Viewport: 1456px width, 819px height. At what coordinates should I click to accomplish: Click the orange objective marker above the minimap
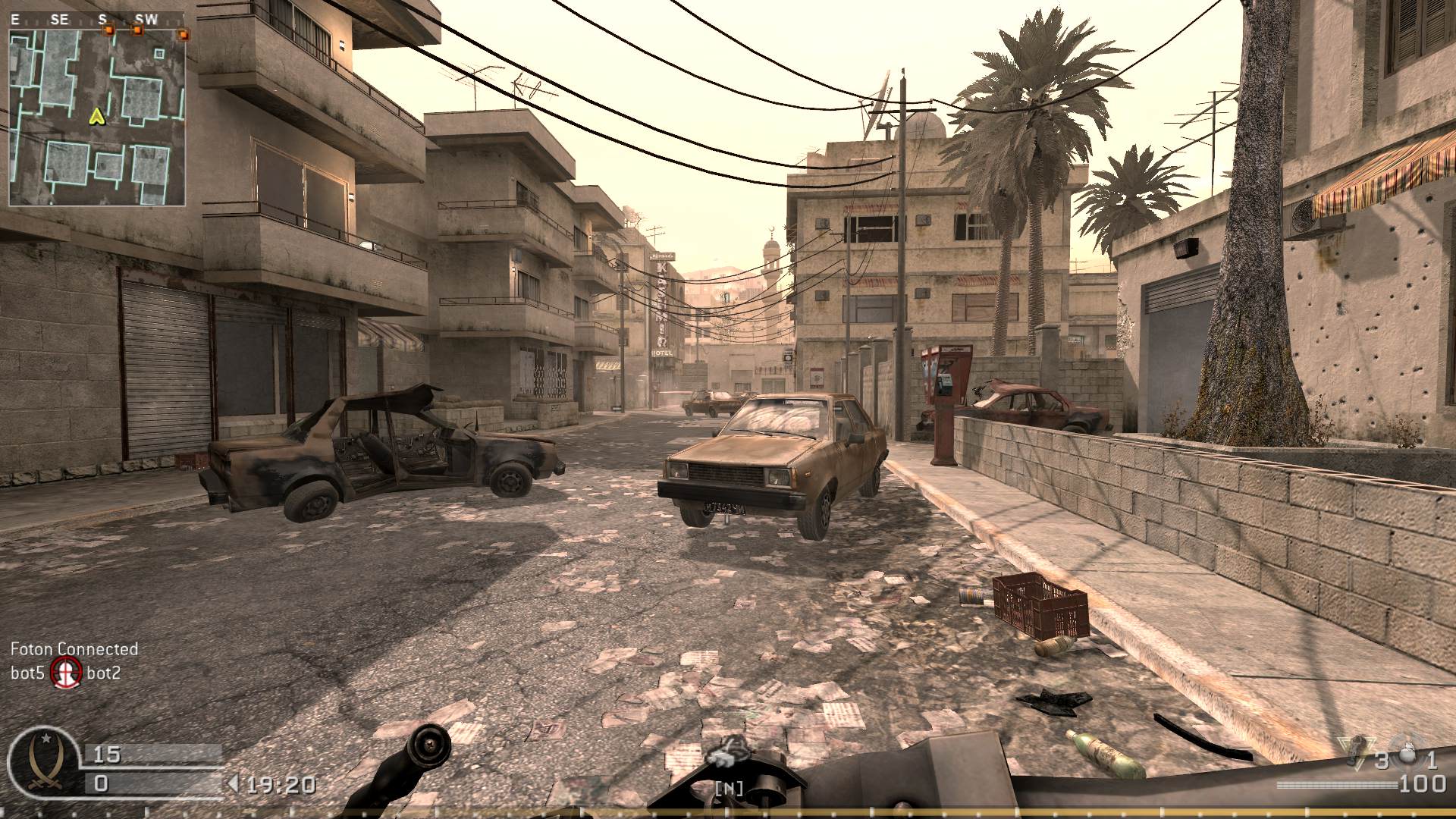point(108,30)
